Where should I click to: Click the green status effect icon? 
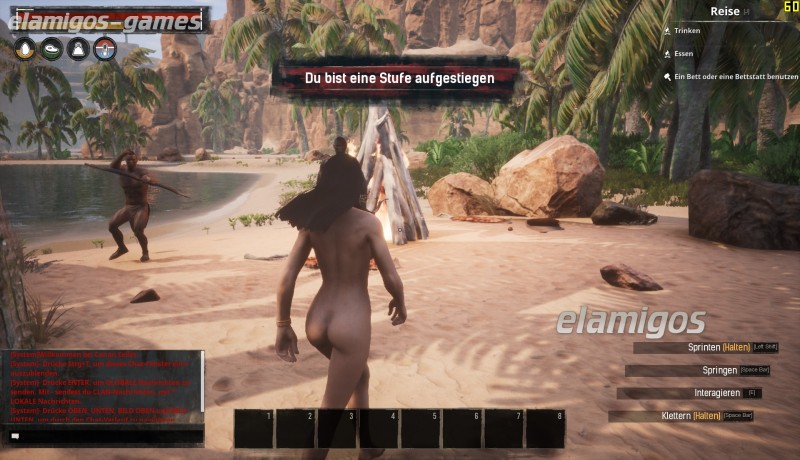pyautogui.click(x=52, y=48)
